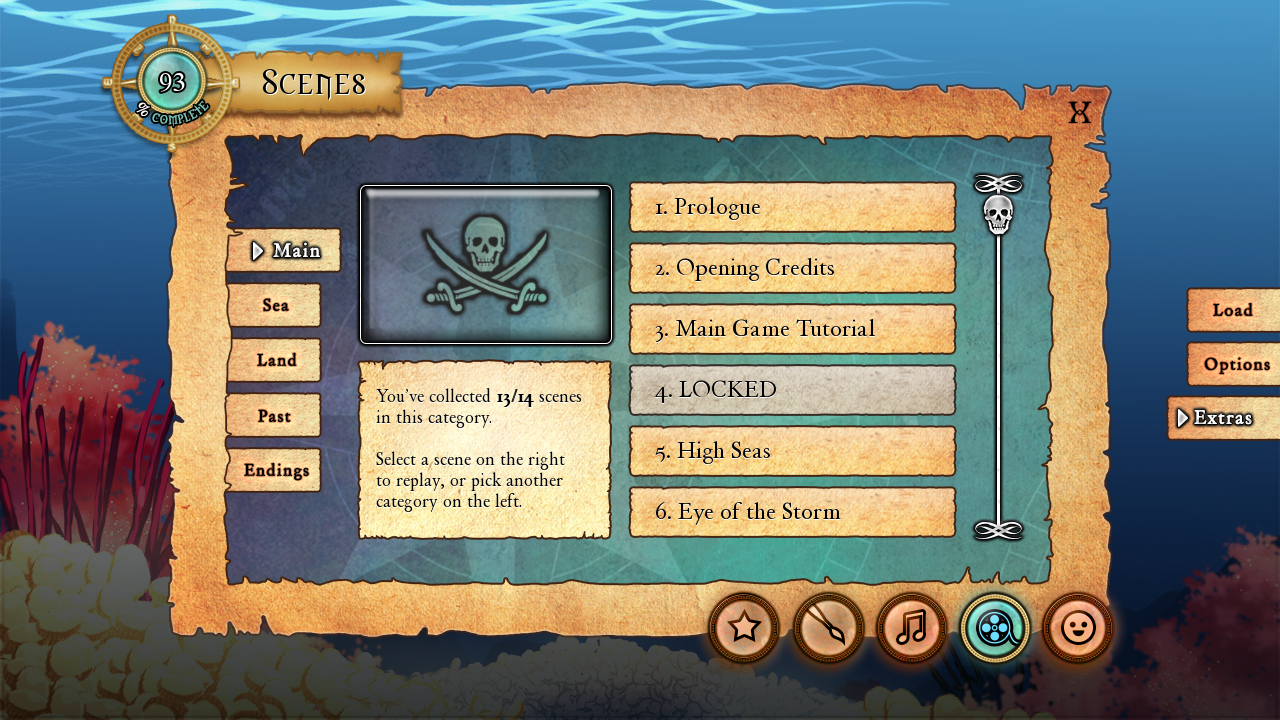Open the Options menu
Screen dimensions: 1280x720
point(1236,364)
